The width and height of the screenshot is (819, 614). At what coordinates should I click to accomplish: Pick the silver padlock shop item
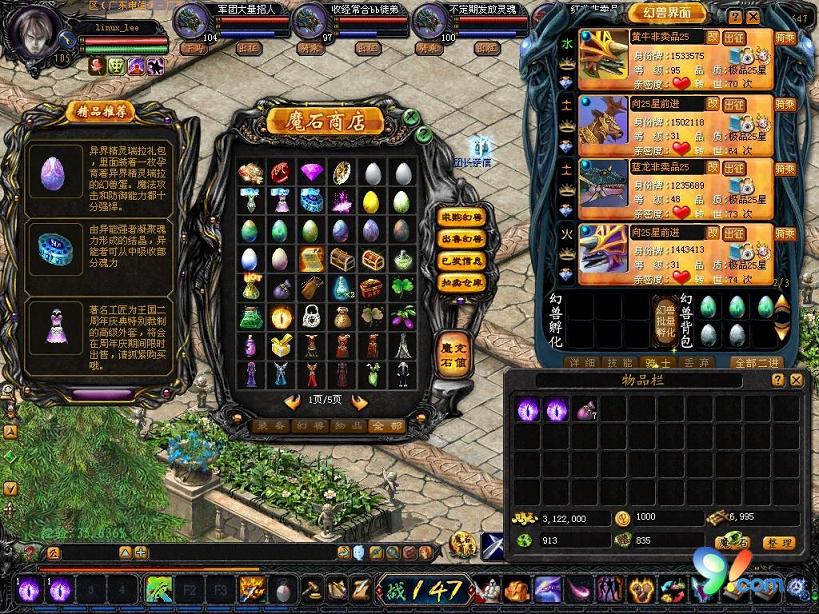[311, 317]
